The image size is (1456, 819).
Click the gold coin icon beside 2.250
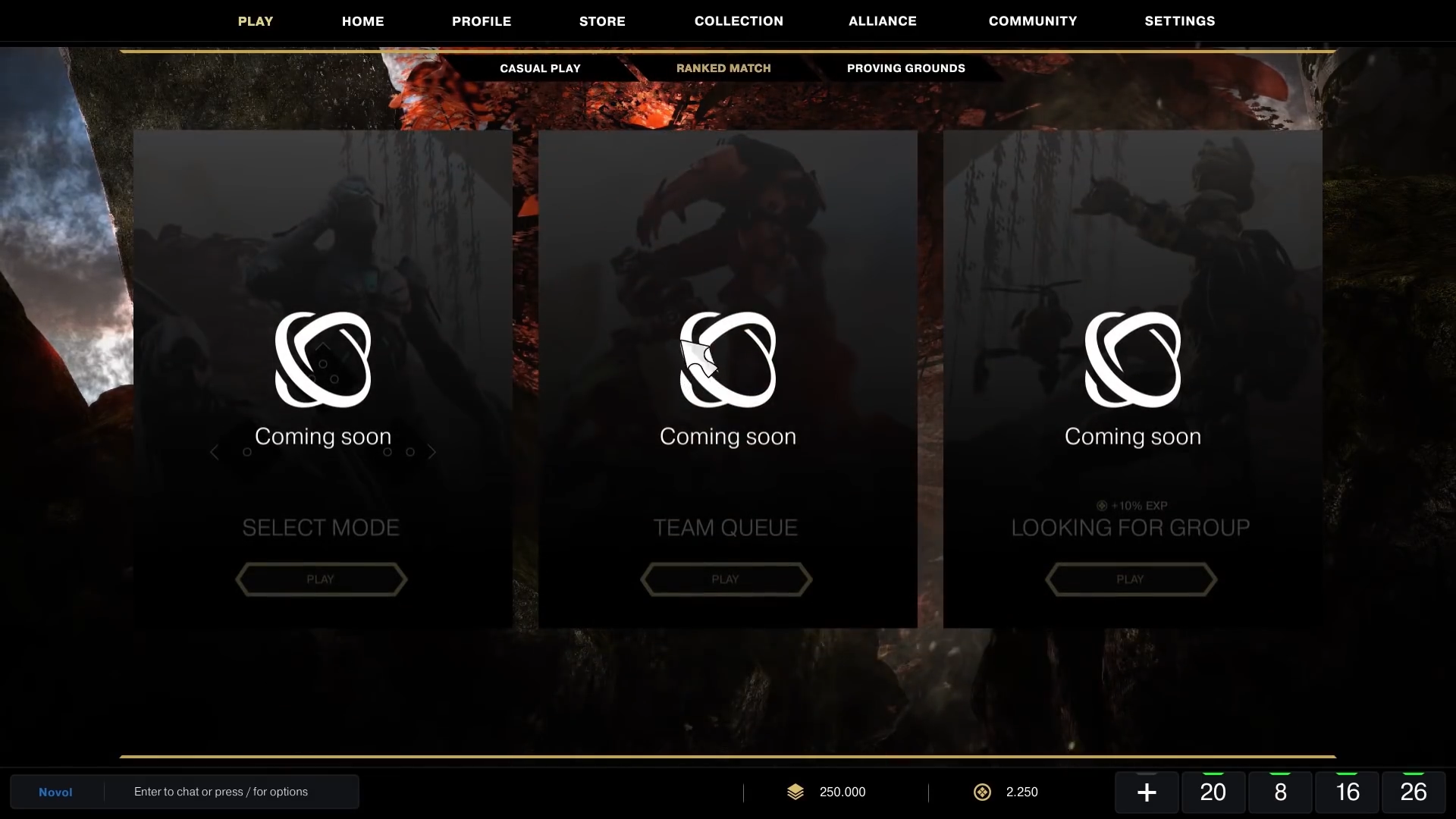tap(982, 792)
